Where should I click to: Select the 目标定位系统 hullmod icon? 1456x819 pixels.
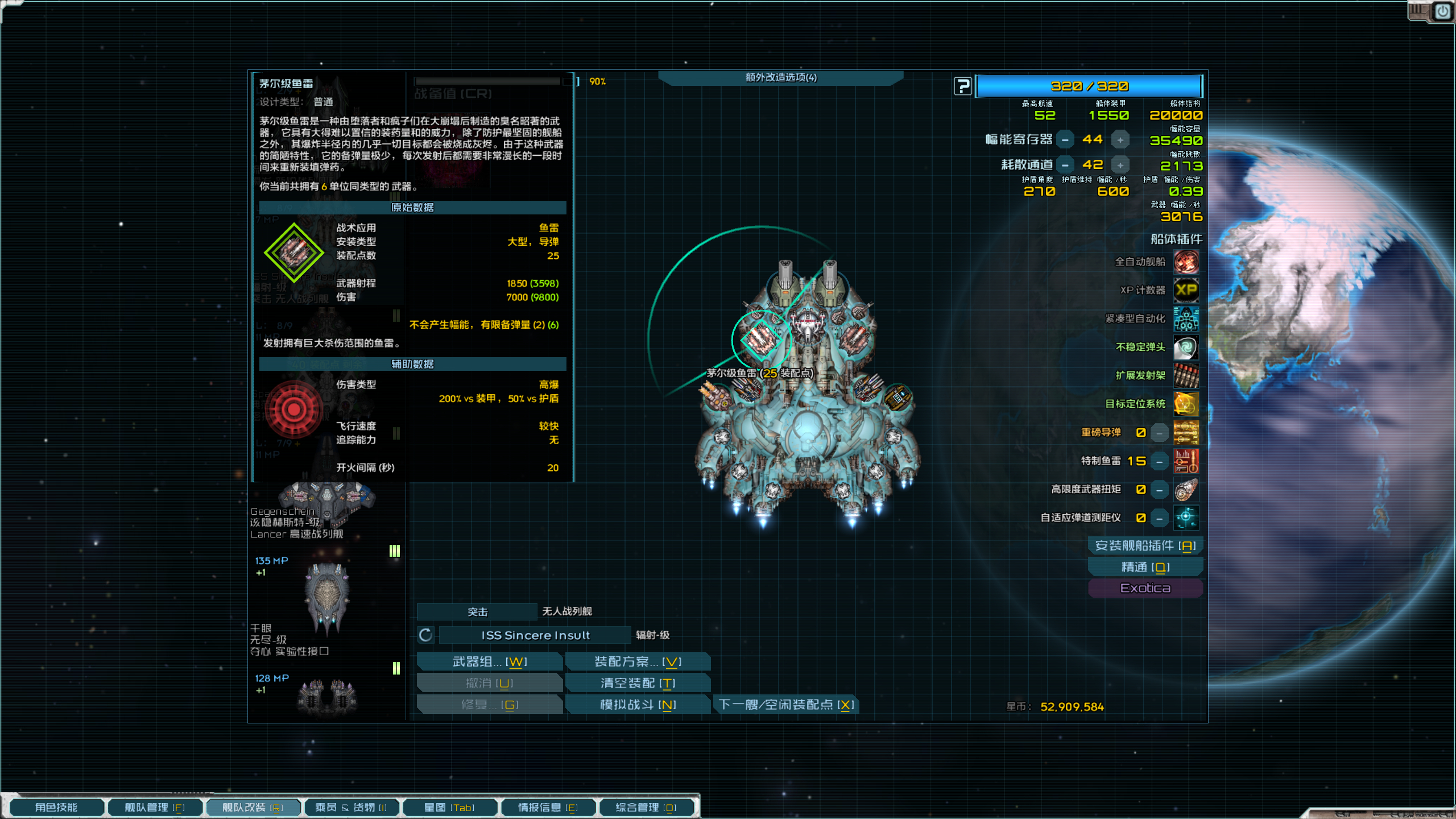pyautogui.click(x=1186, y=404)
